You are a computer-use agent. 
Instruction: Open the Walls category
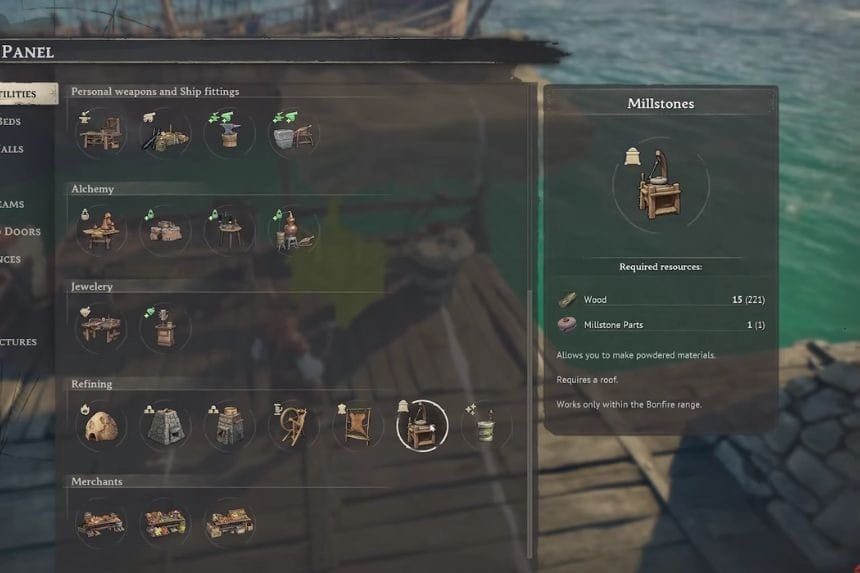pos(12,150)
